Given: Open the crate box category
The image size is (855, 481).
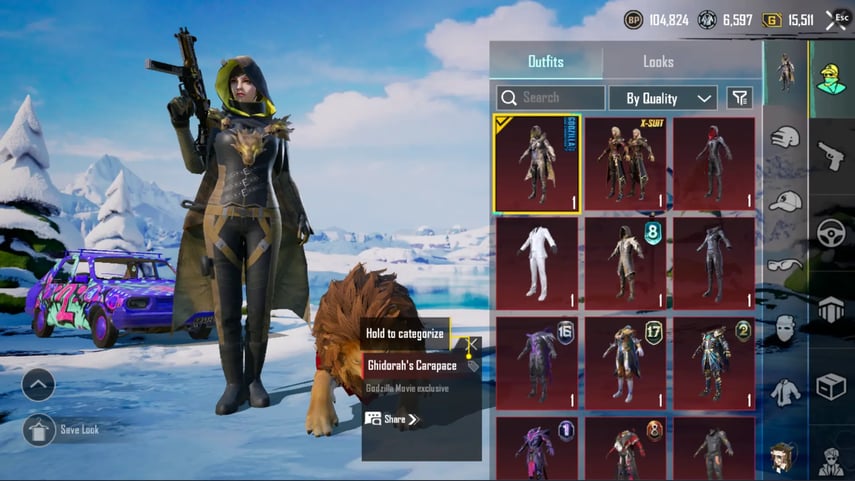Looking at the screenshot, I should [x=831, y=385].
